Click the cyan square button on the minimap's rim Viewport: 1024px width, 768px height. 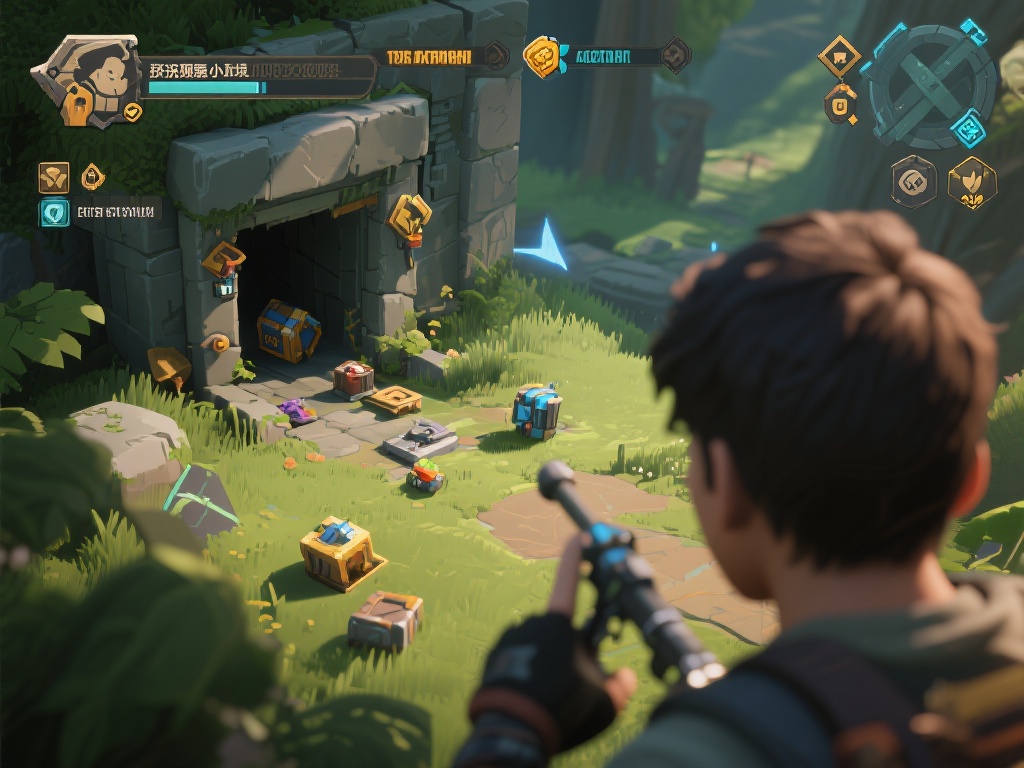[968, 129]
